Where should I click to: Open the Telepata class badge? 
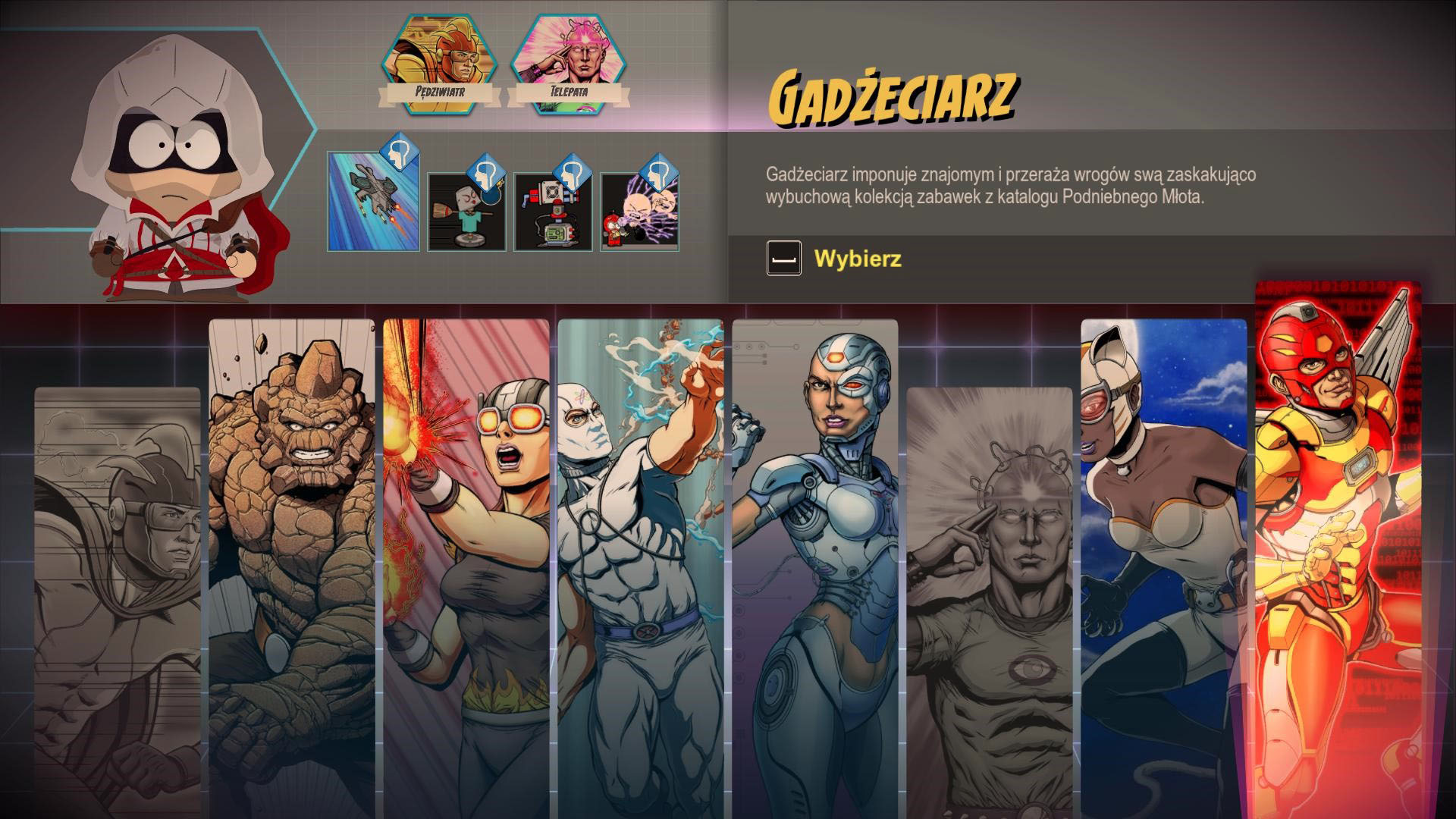(569, 66)
